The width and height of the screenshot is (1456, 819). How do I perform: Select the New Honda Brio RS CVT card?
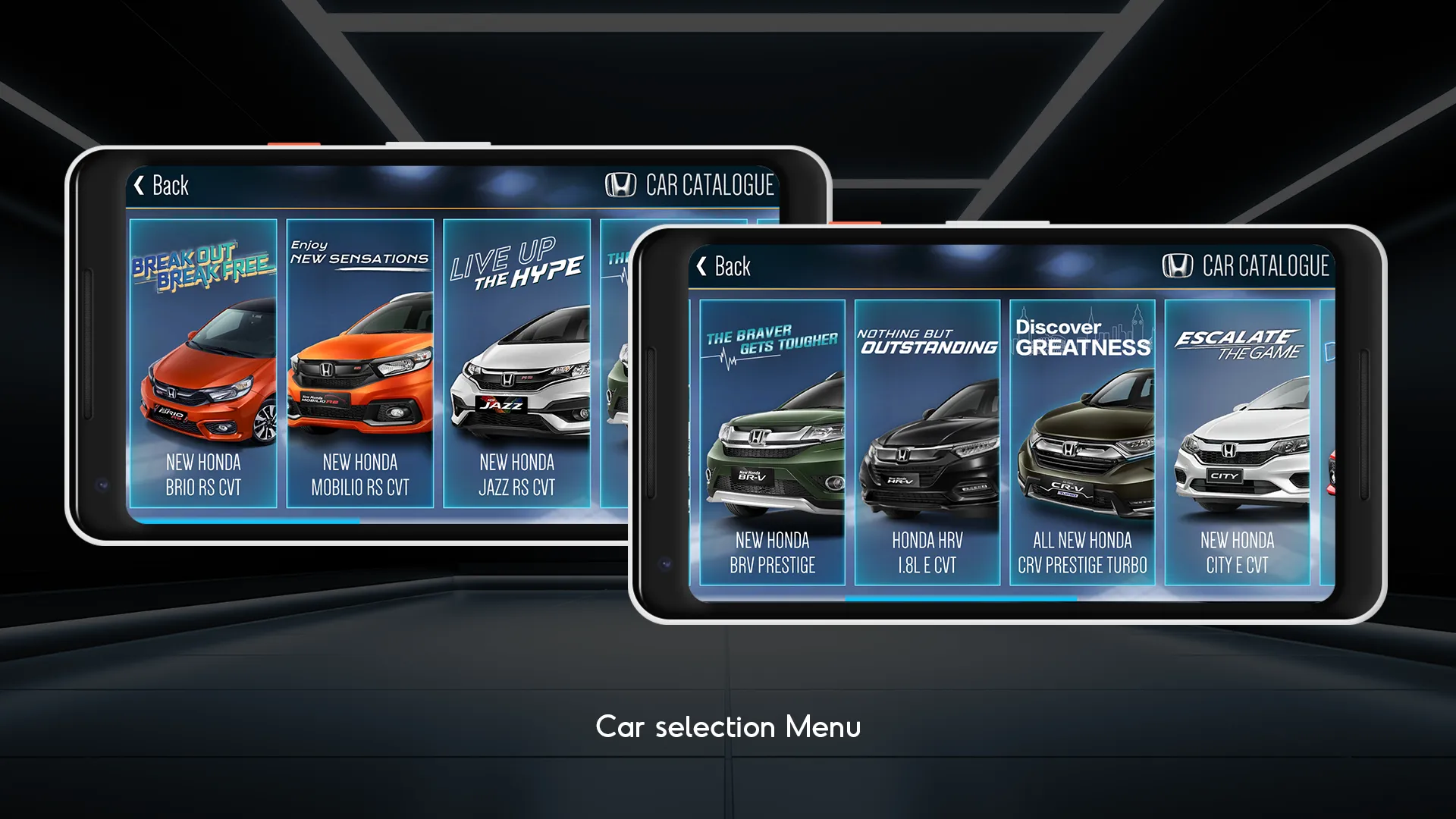(203, 364)
